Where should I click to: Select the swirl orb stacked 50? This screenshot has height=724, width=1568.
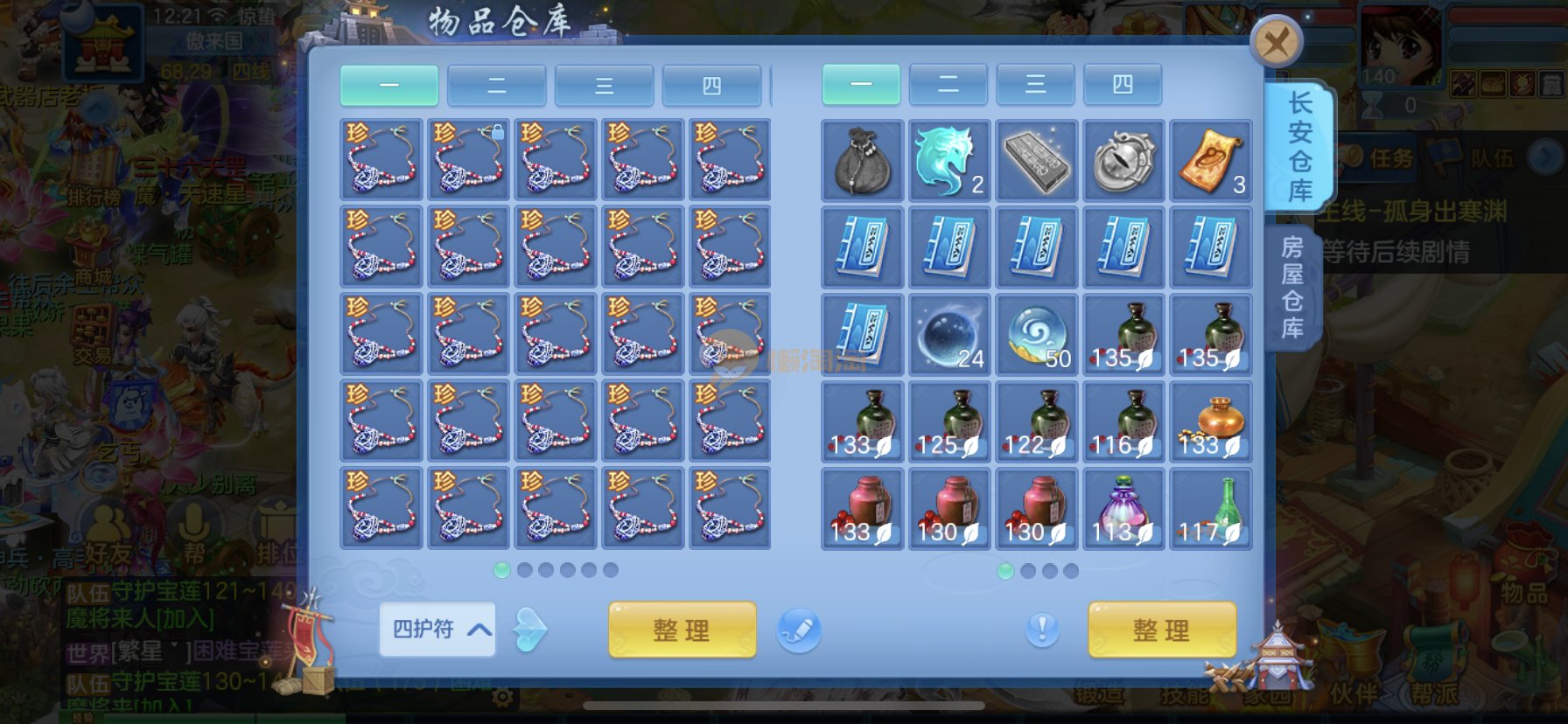click(1037, 335)
